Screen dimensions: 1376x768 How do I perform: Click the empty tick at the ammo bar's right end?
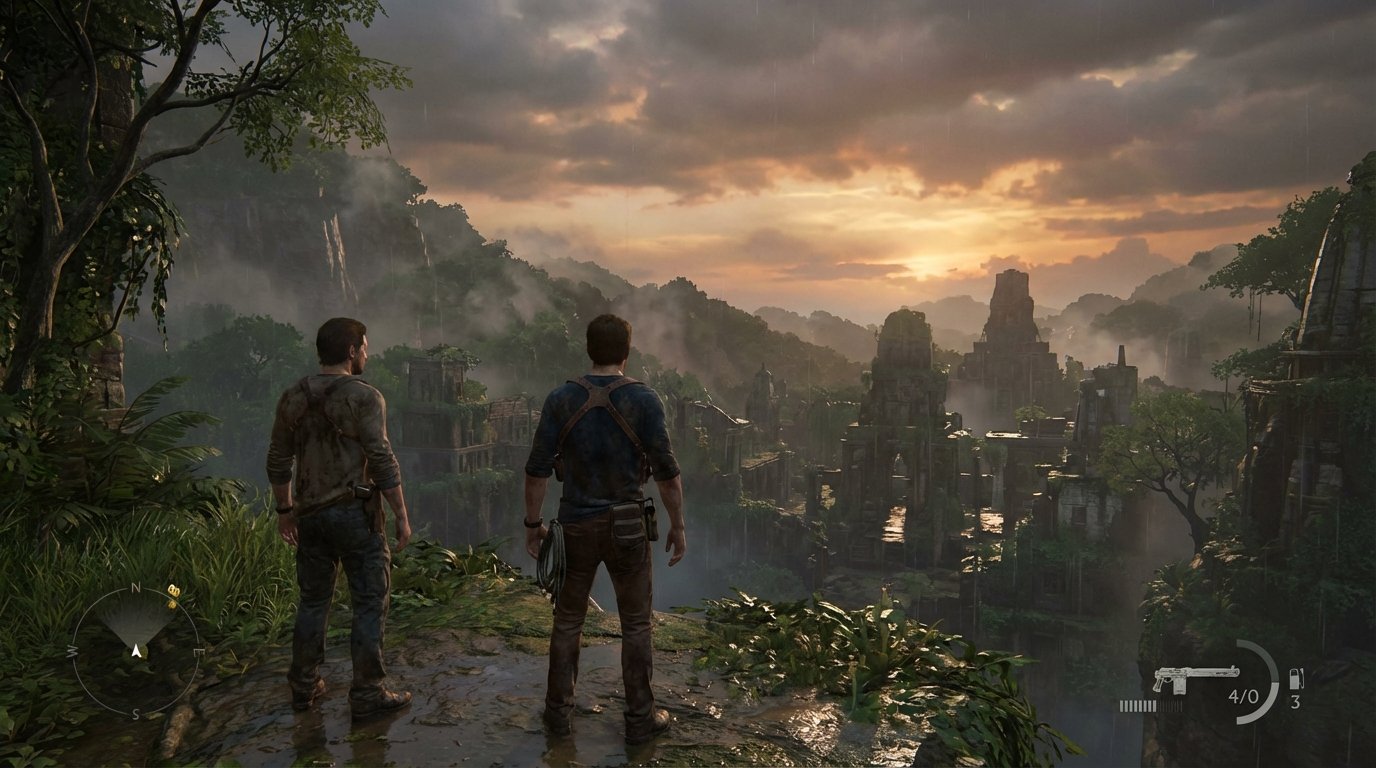click(x=1180, y=706)
